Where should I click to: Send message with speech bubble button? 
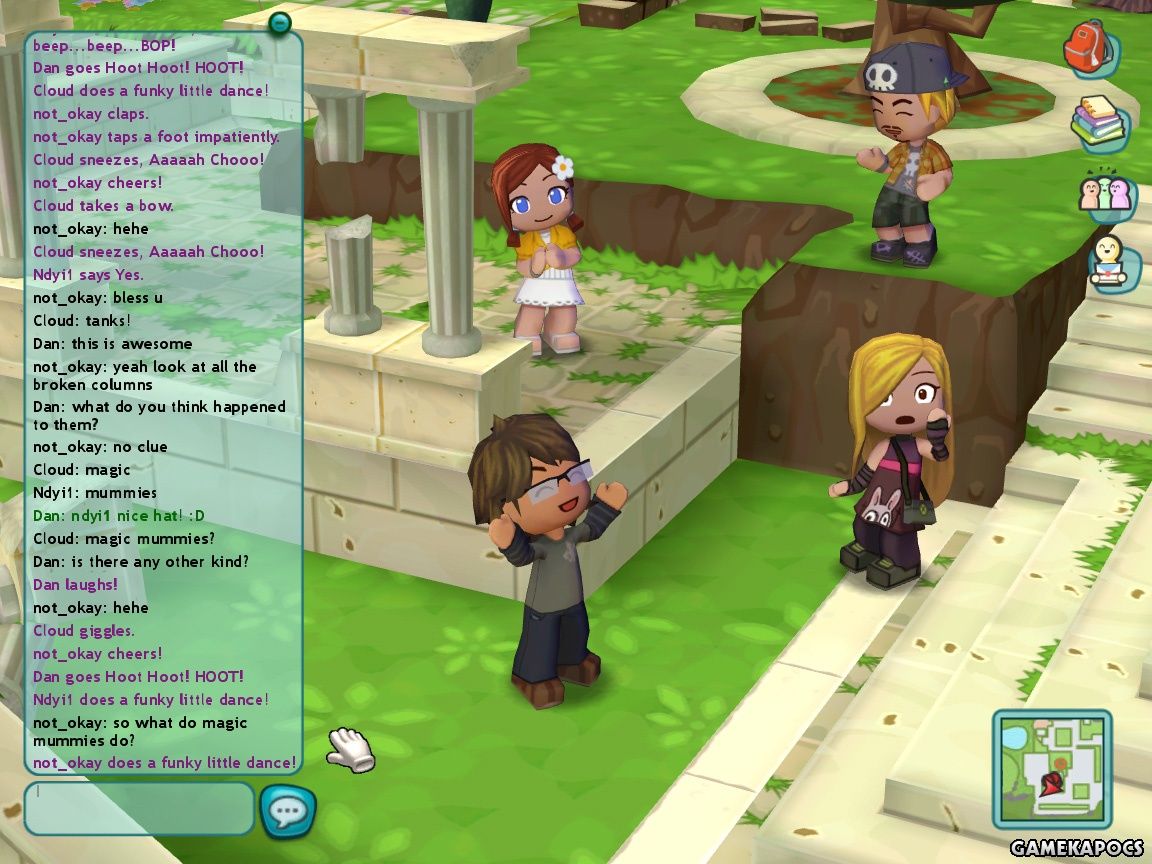point(288,811)
